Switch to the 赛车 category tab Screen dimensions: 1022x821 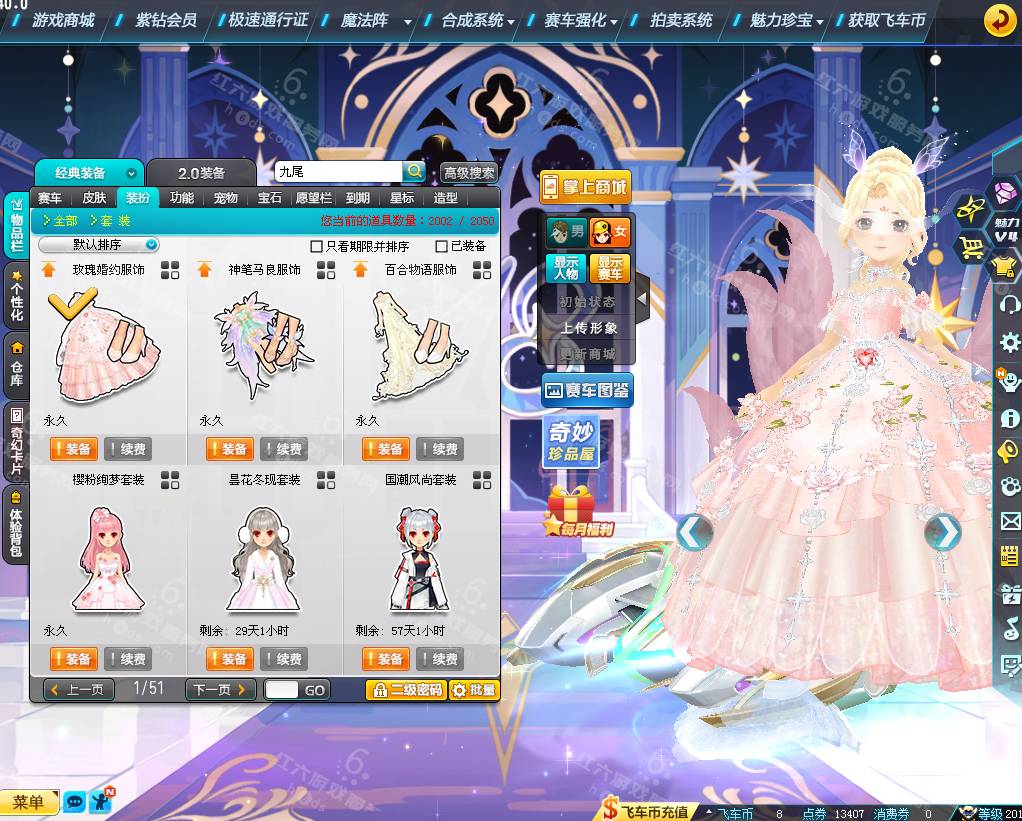(x=50, y=198)
